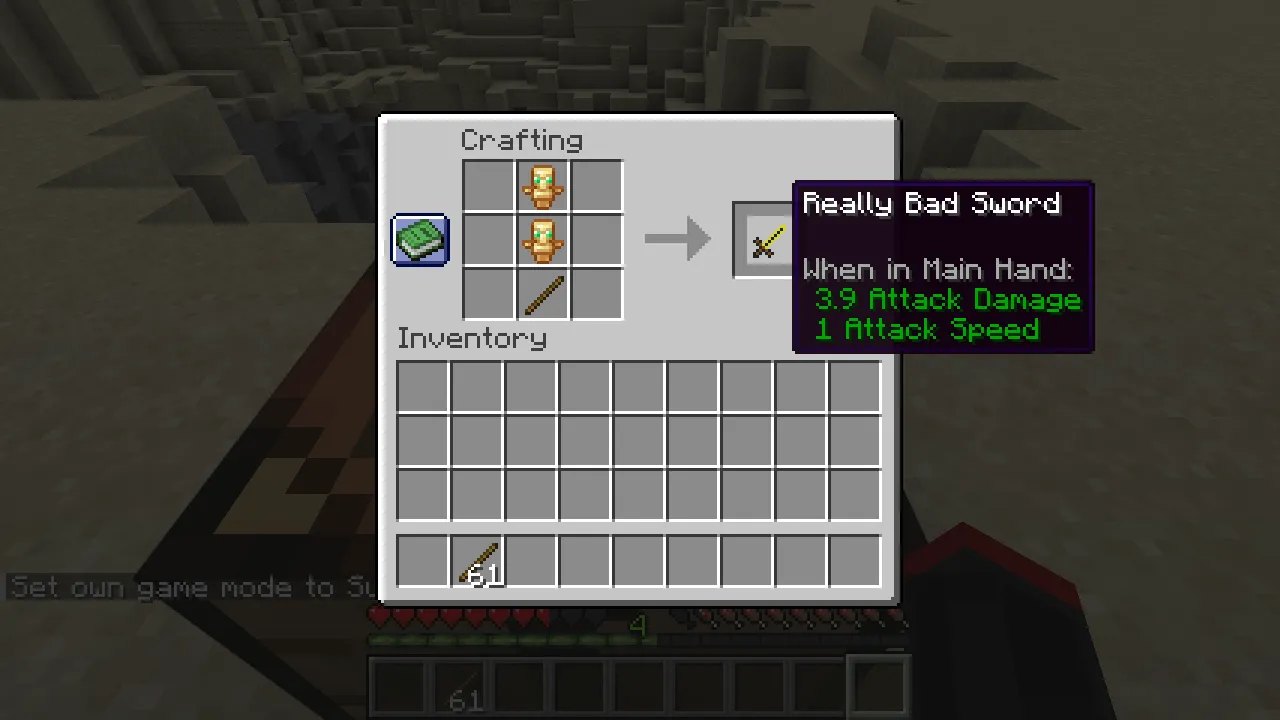Select the empty top-left crafting grid slot
Viewport: 1280px width, 720px height.
coord(489,187)
